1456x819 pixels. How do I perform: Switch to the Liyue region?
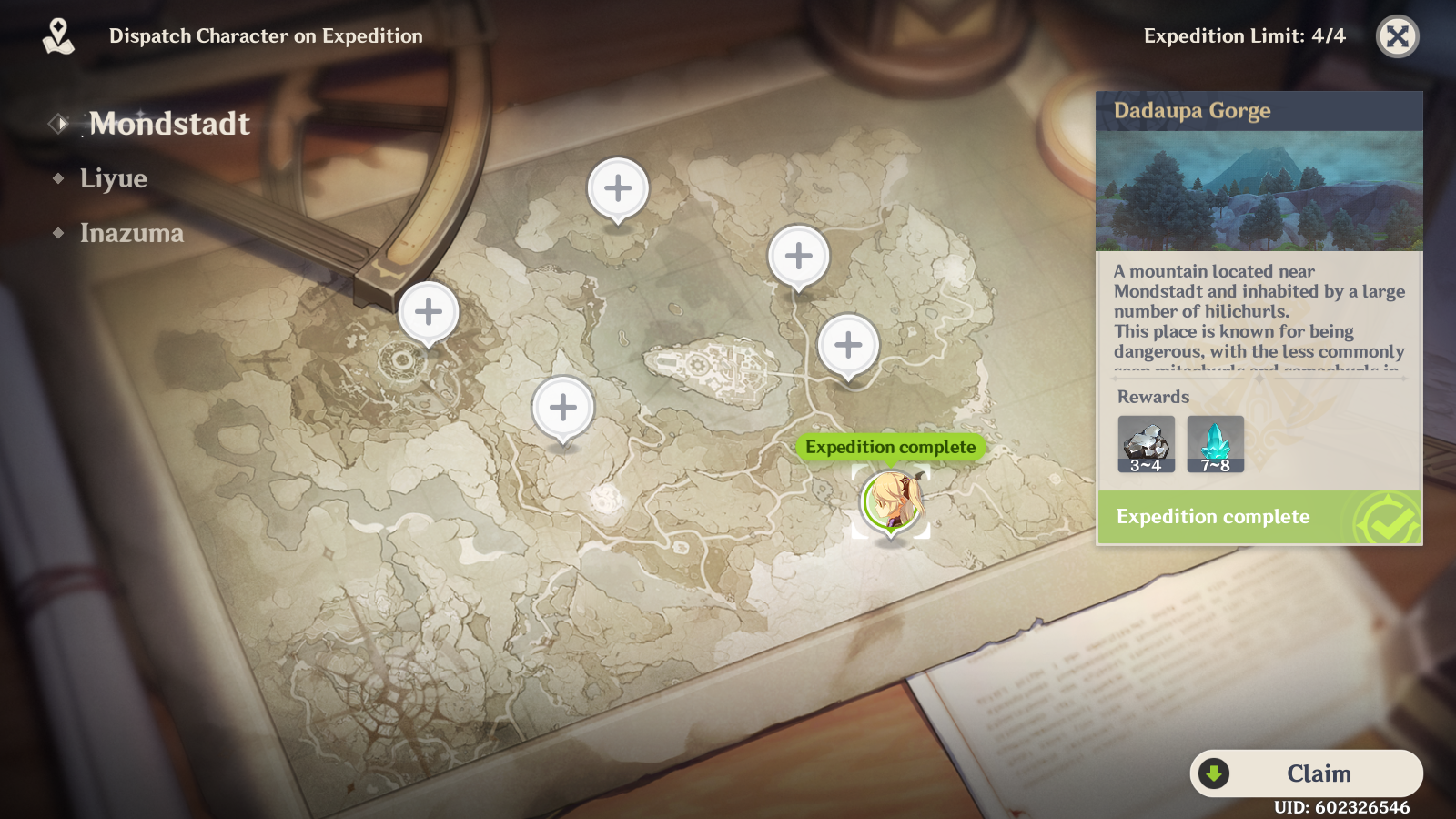pos(113,178)
